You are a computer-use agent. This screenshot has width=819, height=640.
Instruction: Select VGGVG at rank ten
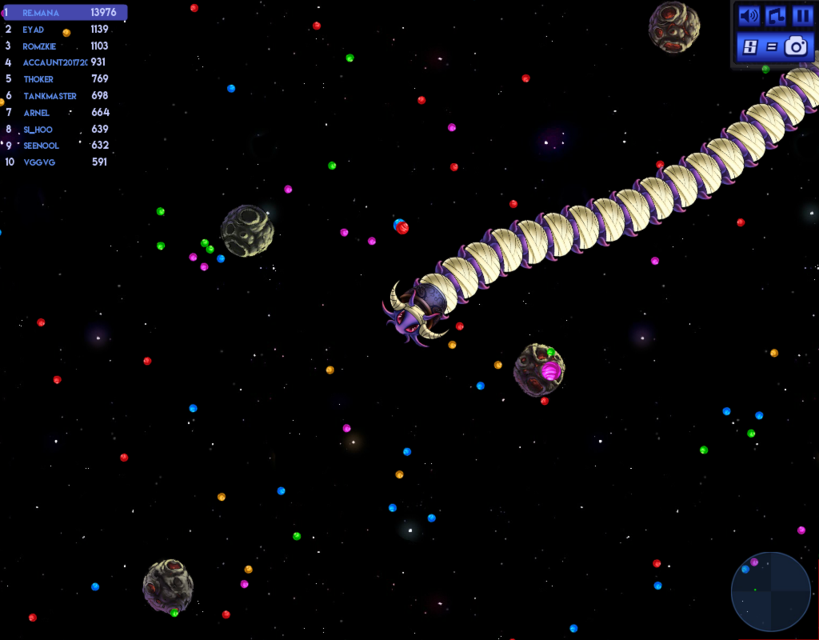coord(60,162)
